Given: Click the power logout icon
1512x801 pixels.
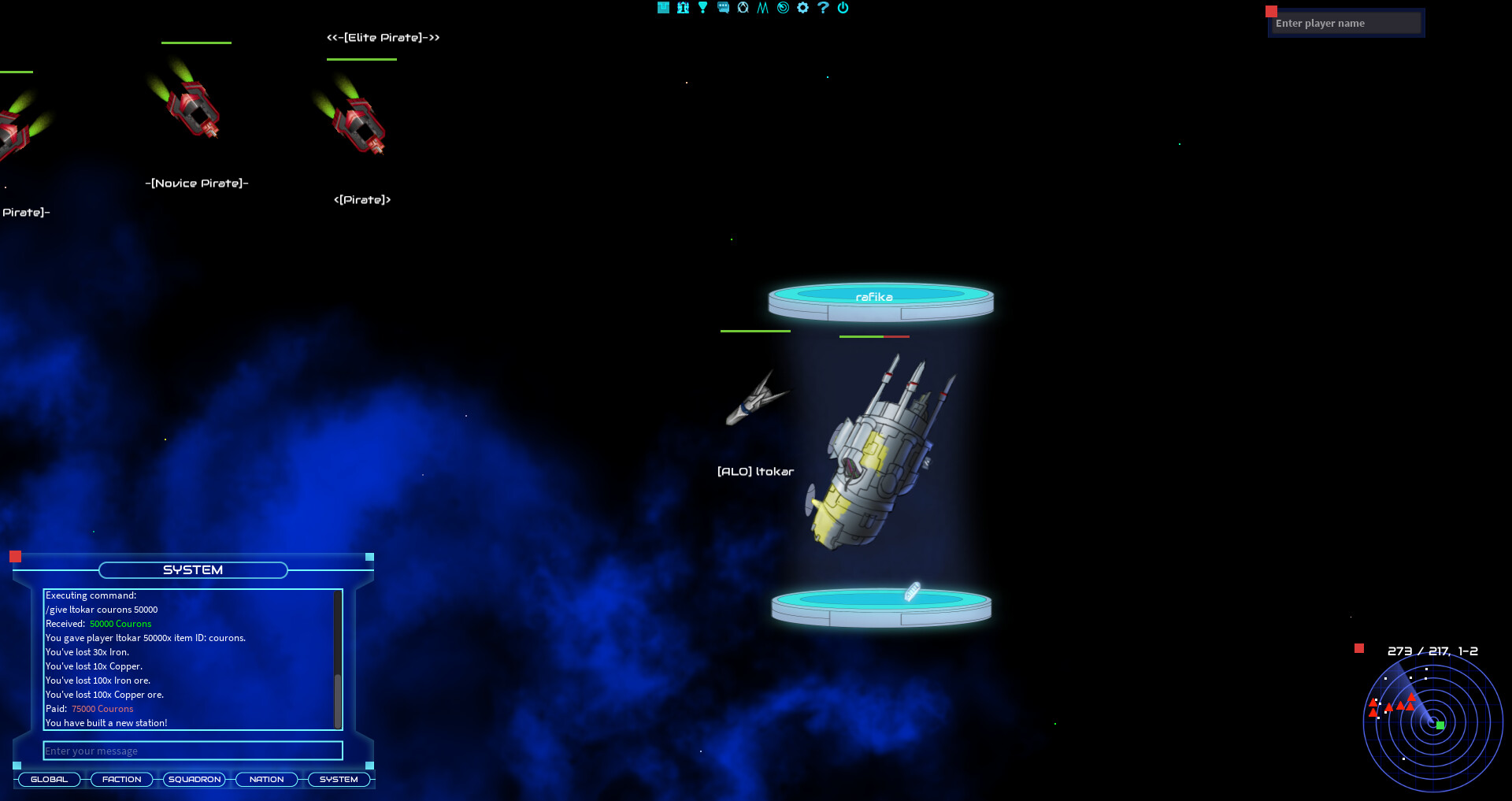Looking at the screenshot, I should (x=843, y=8).
